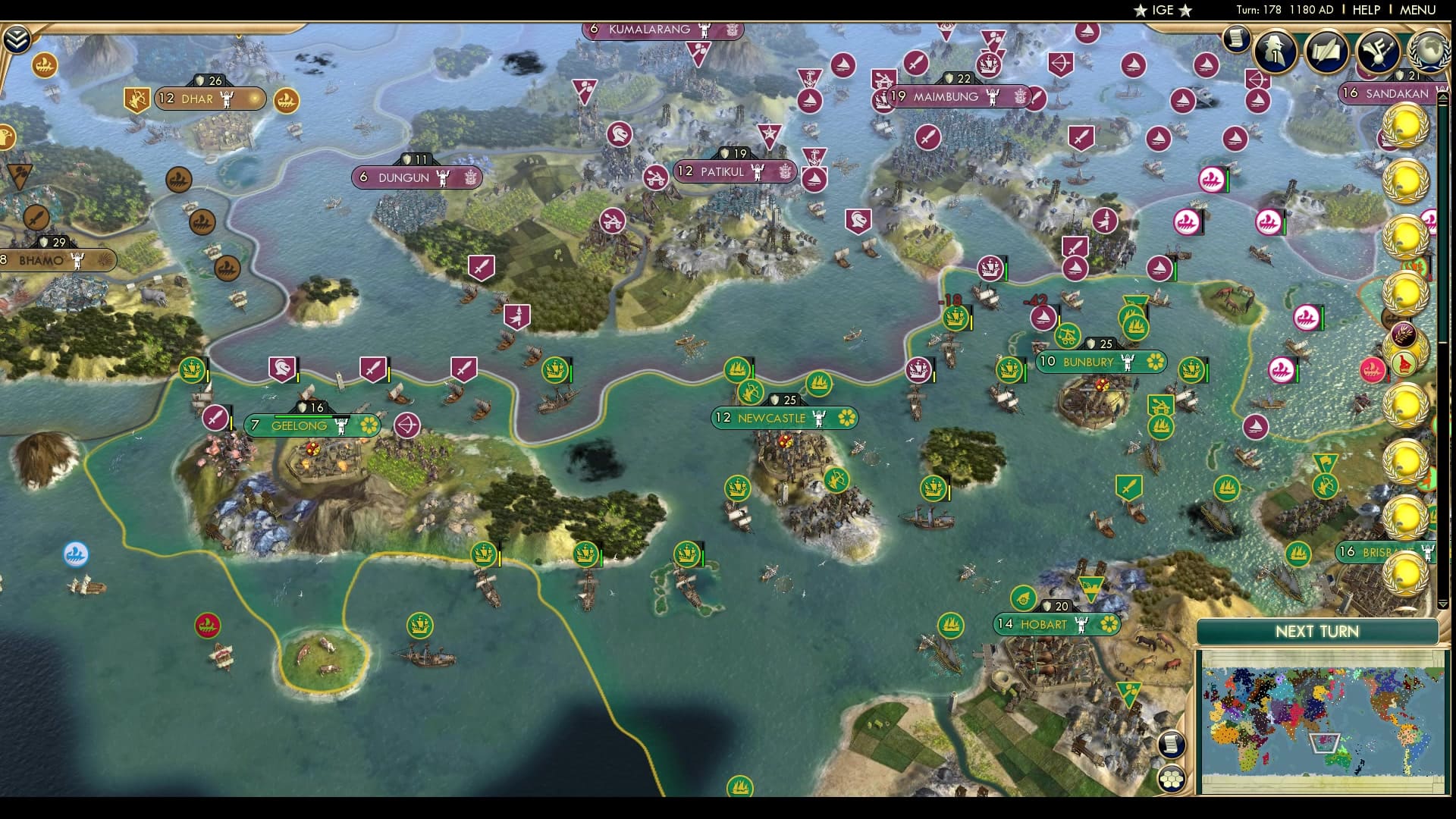1456x819 pixels.
Task: Toggle Strategic View with the hex grid icon
Action: 1172,779
